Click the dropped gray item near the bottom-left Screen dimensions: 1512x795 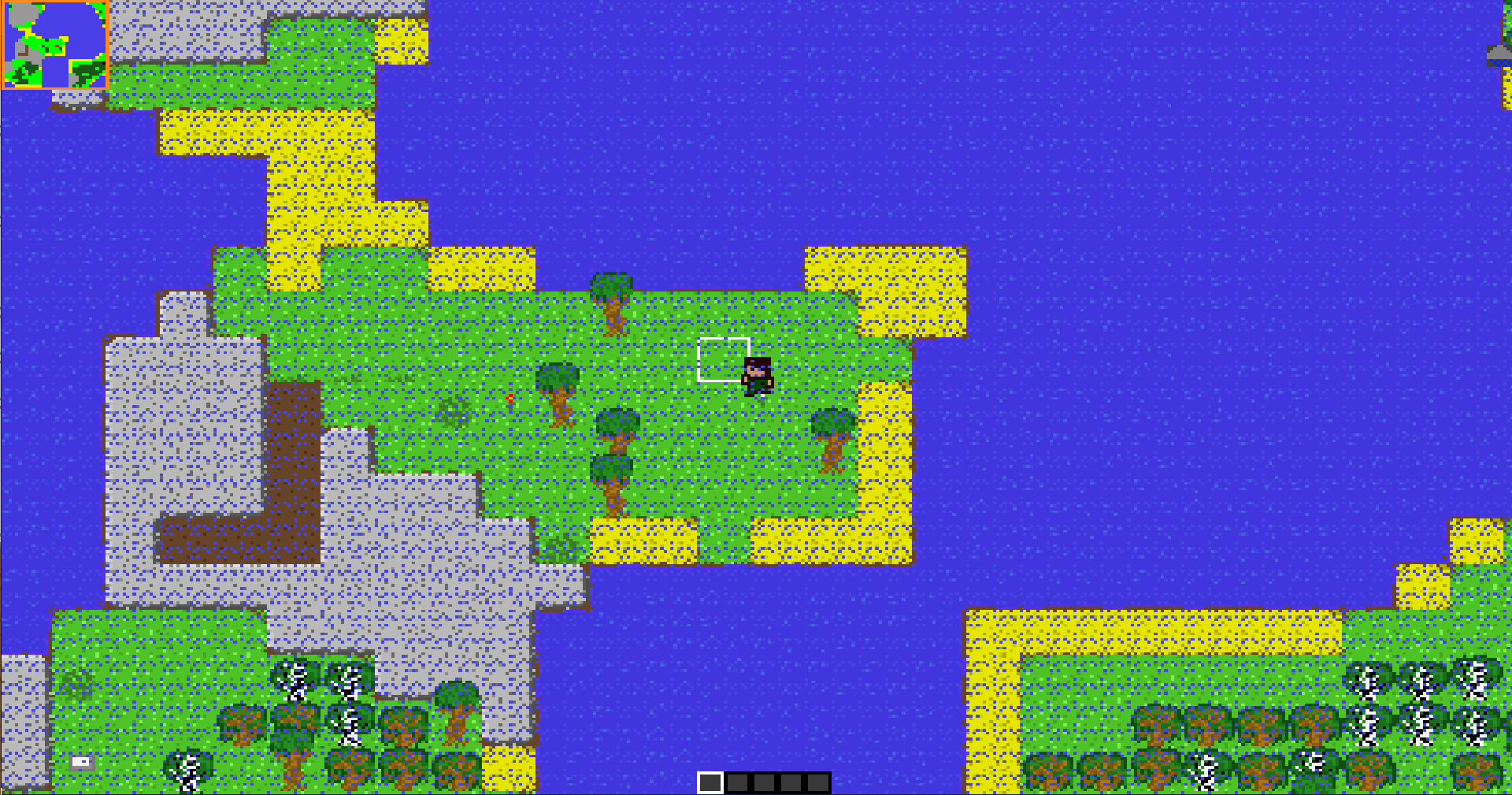tap(80, 761)
